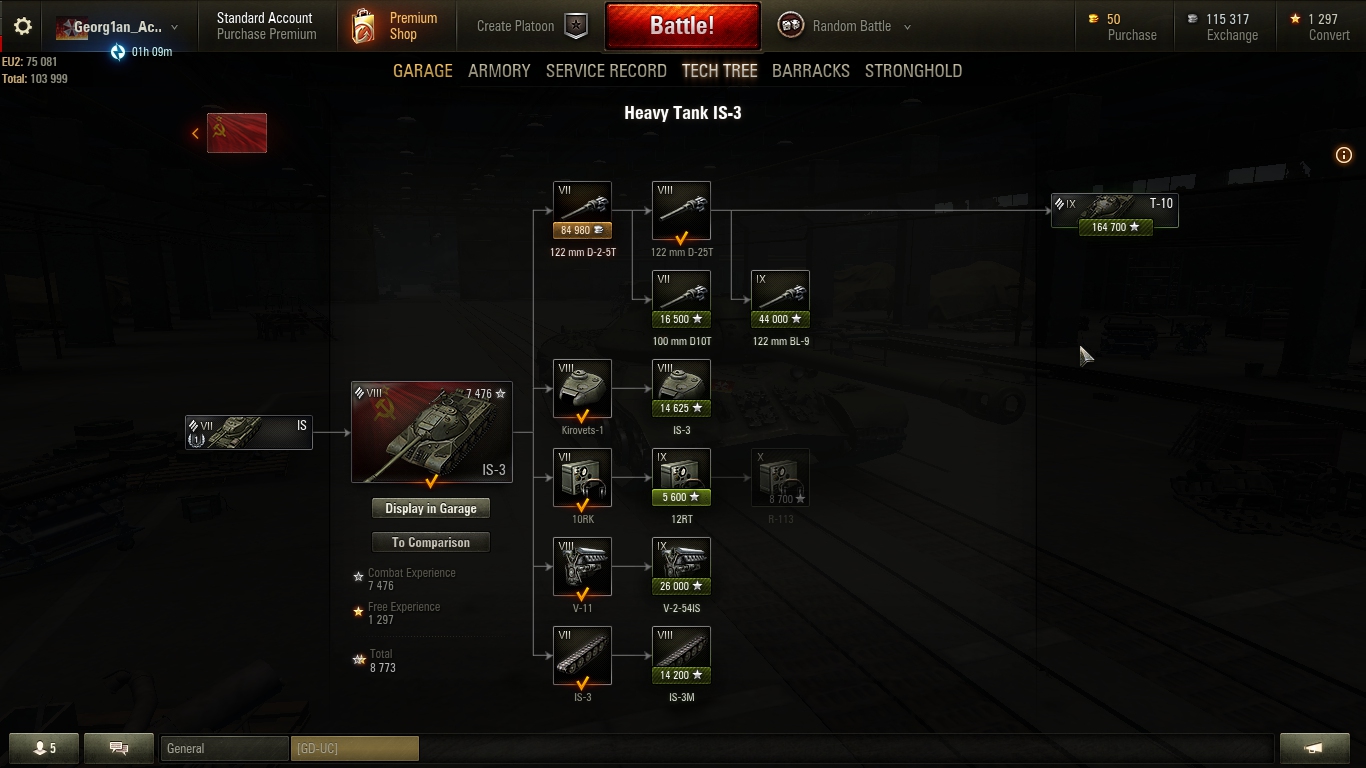Screen dimensions: 1366x768
Task: Select the IS tier VII tank node
Action: click(x=249, y=432)
